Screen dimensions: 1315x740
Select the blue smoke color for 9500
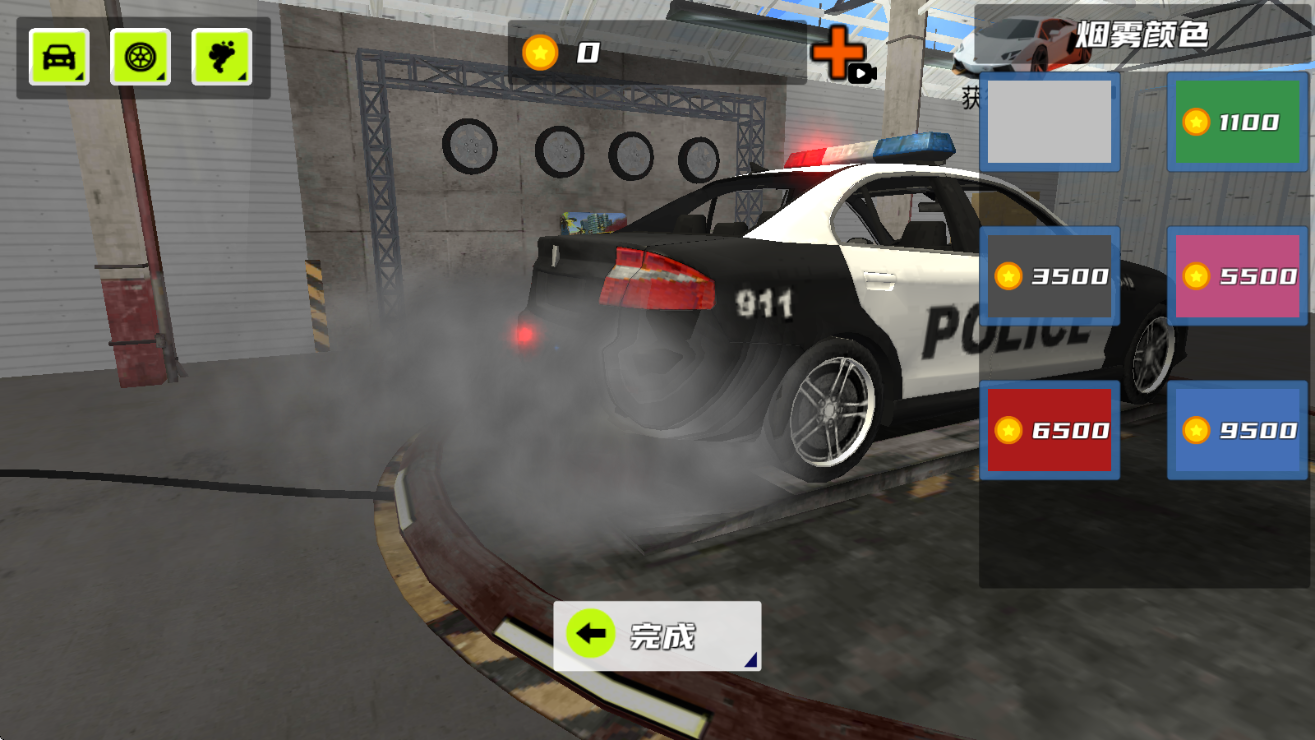1238,430
